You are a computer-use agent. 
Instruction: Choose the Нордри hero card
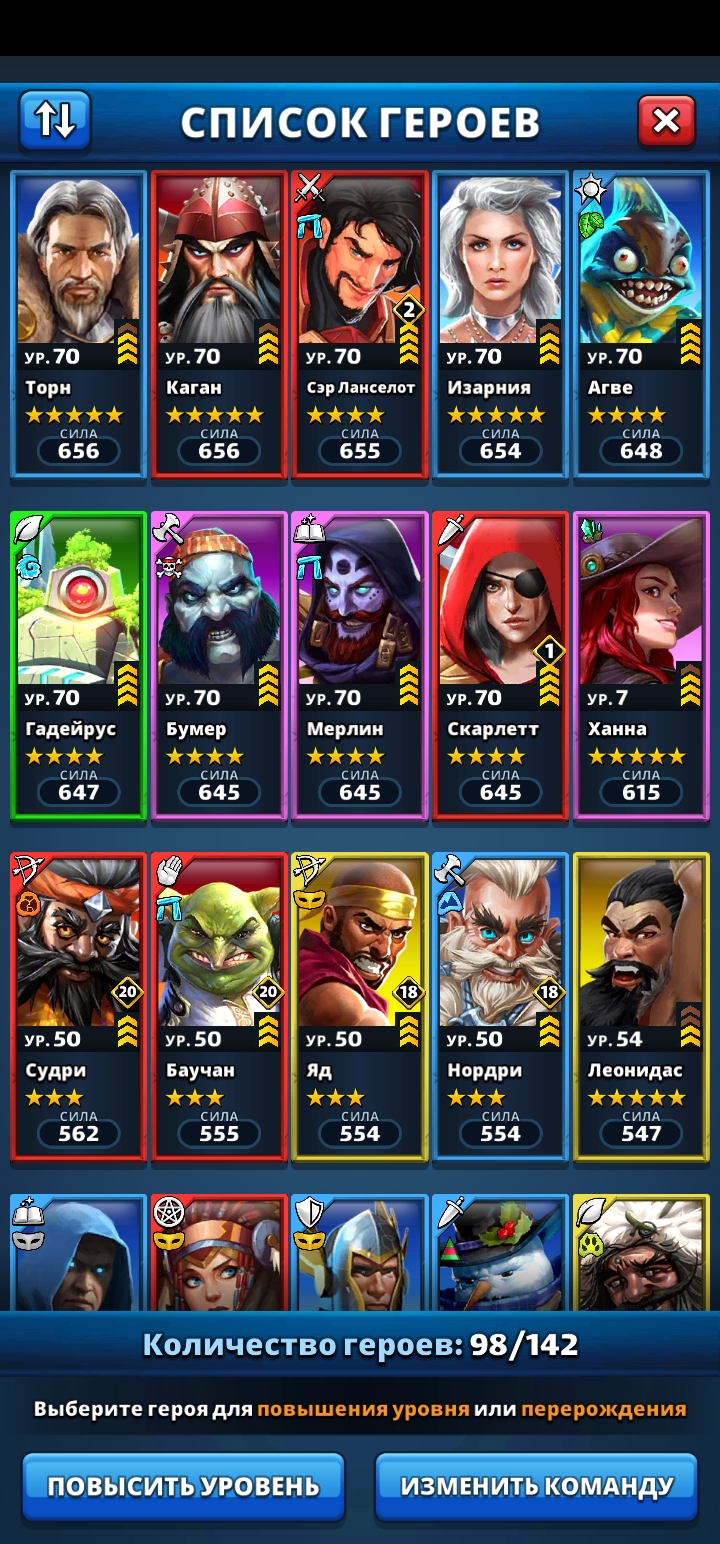(501, 1003)
